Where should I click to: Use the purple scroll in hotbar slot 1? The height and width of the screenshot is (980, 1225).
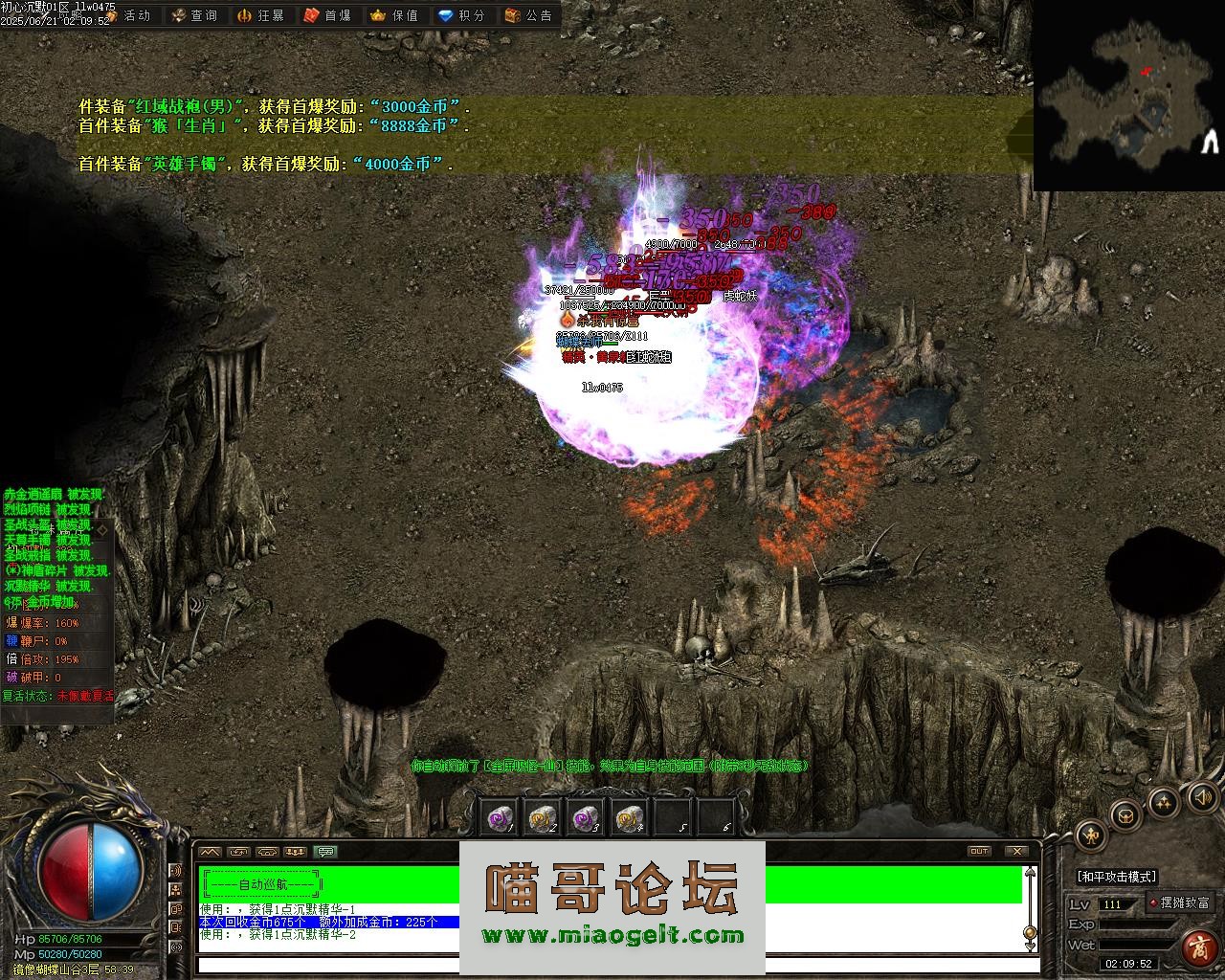[x=500, y=817]
